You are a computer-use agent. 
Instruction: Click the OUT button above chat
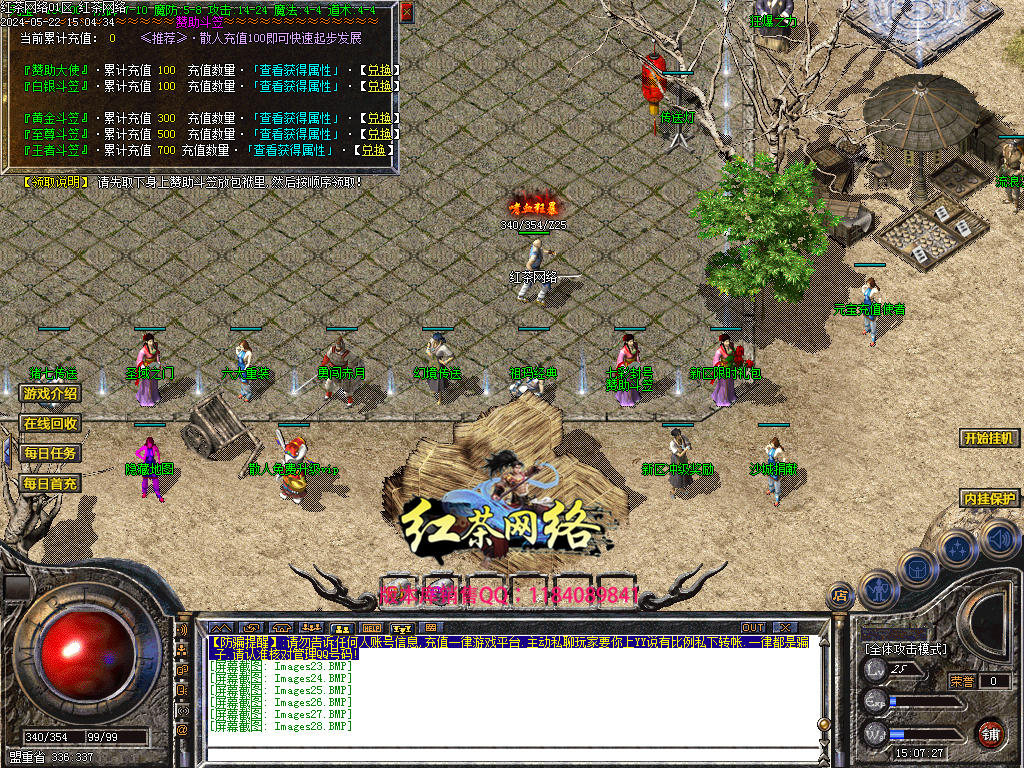pyautogui.click(x=753, y=628)
